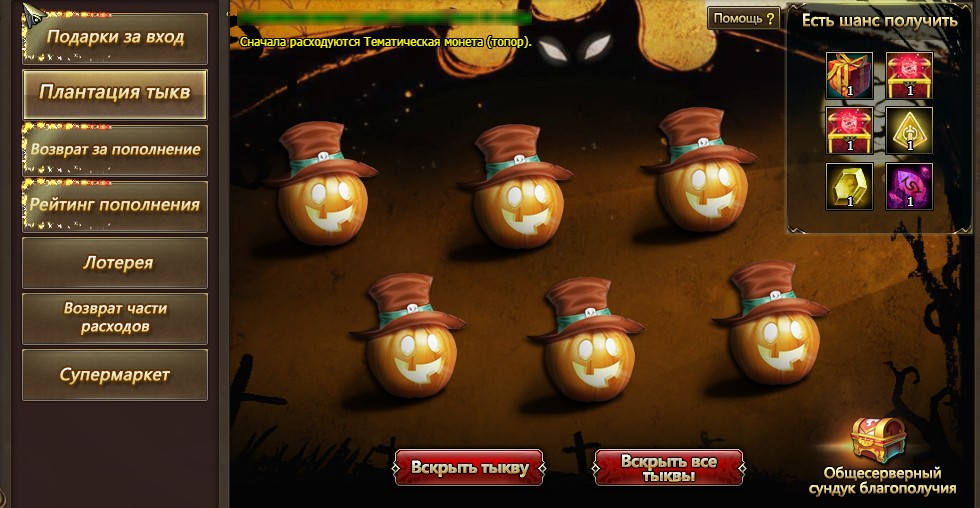980x508 pixels.
Task: Inspect the purple rune stone reward icon
Action: [x=909, y=186]
